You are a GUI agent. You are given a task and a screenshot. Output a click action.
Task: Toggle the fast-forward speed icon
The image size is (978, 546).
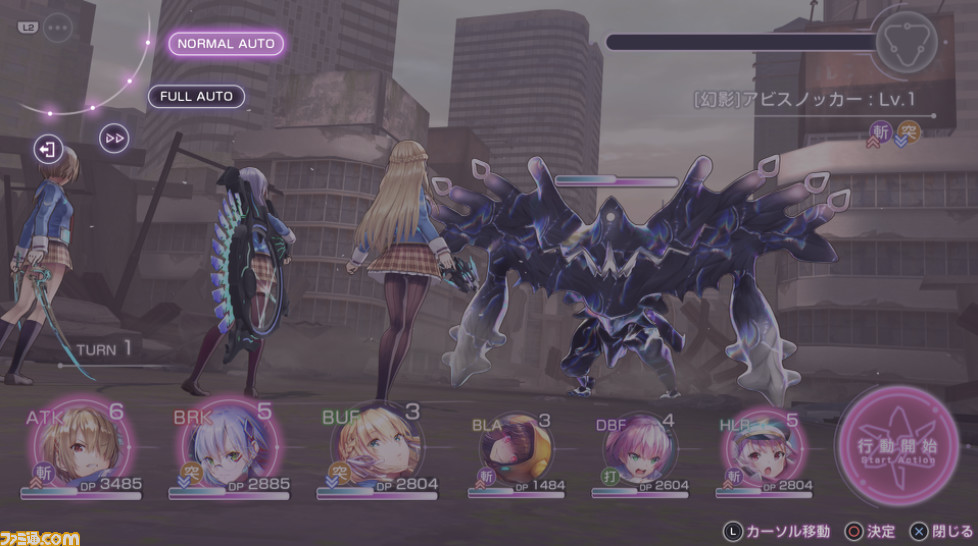(x=115, y=139)
